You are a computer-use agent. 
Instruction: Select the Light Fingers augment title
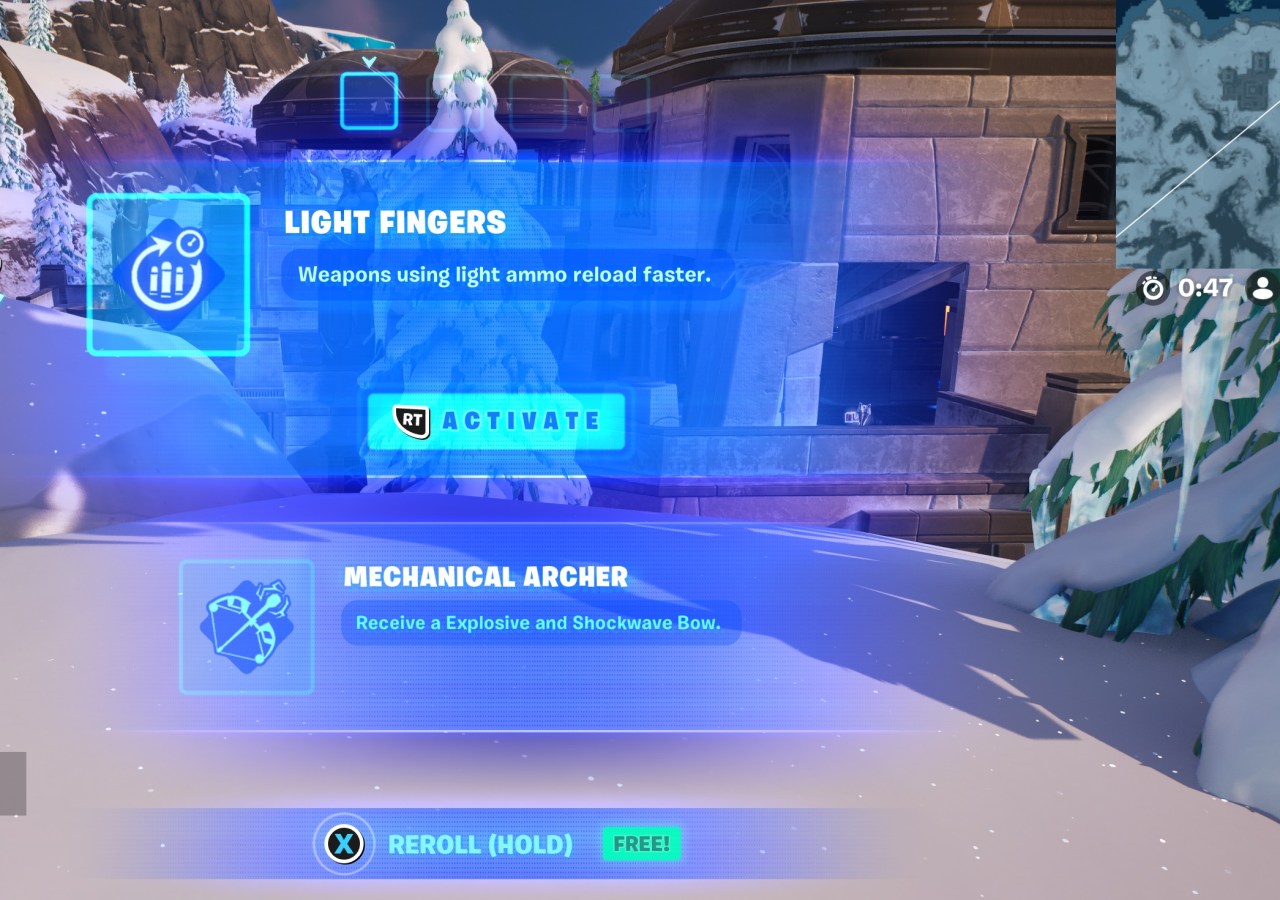click(x=395, y=222)
